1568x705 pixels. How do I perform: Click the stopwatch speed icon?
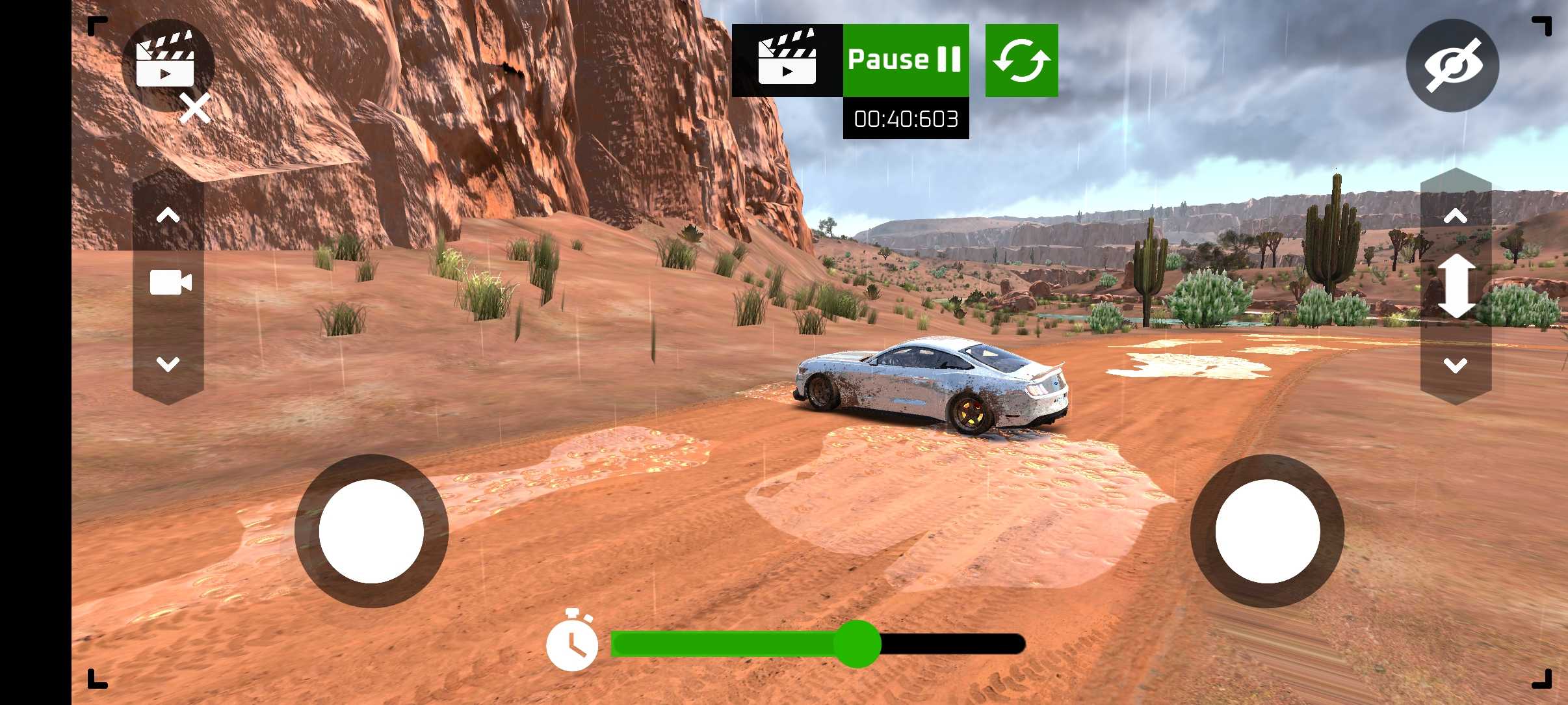coord(572,643)
